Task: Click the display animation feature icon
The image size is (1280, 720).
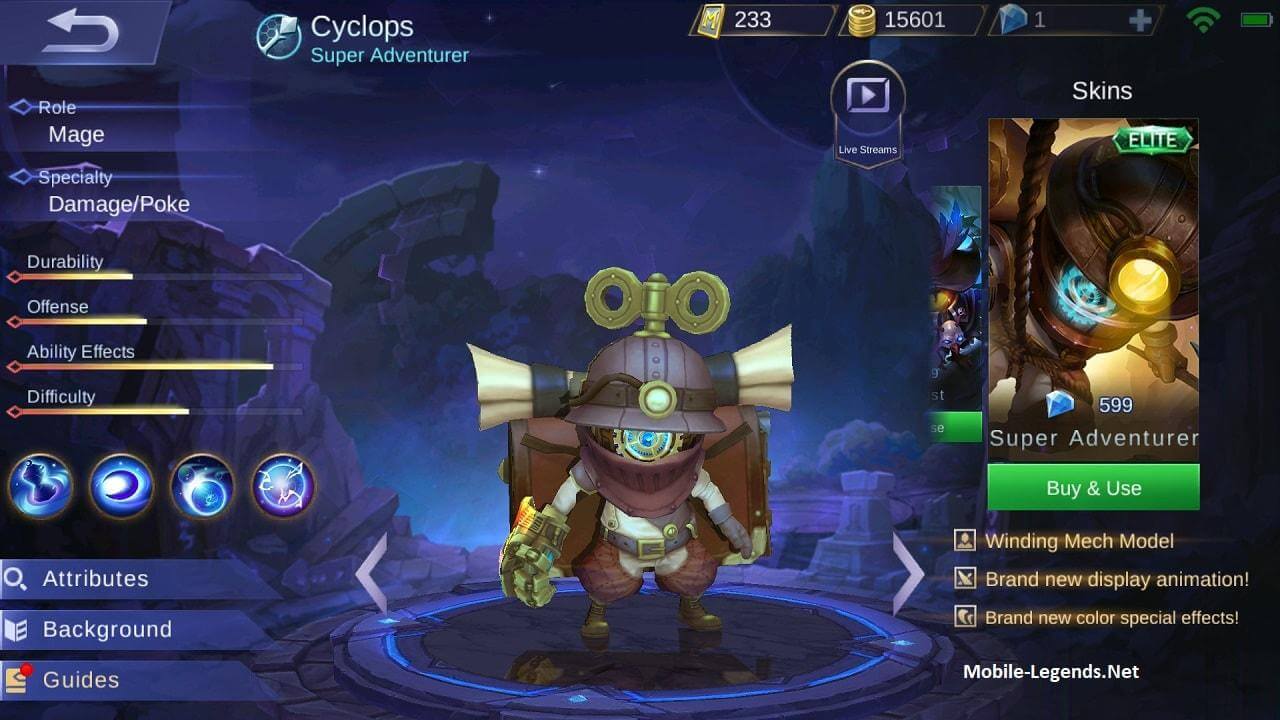Action: click(963, 579)
